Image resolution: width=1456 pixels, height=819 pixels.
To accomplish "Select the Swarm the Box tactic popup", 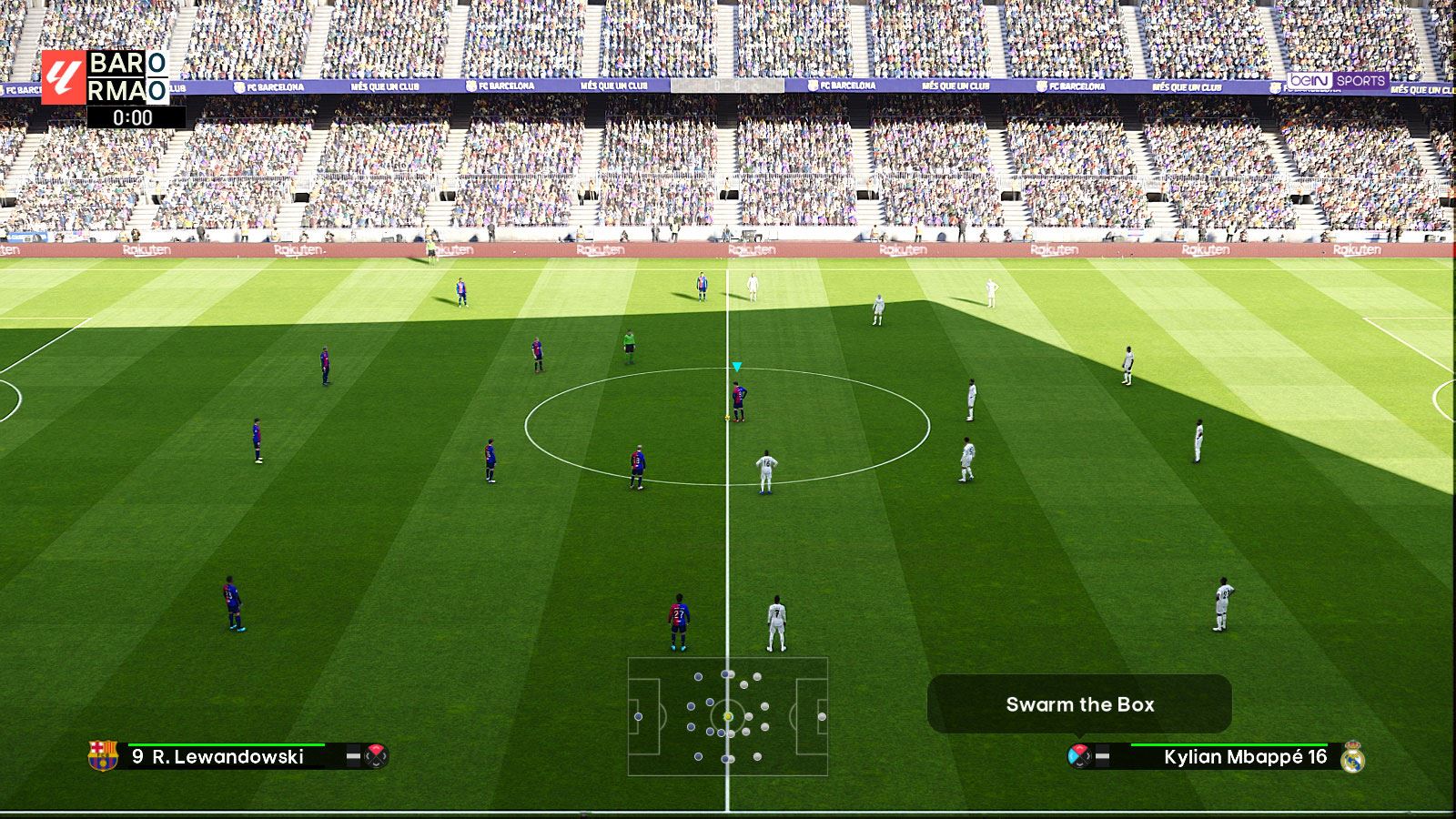I will coord(1079,703).
